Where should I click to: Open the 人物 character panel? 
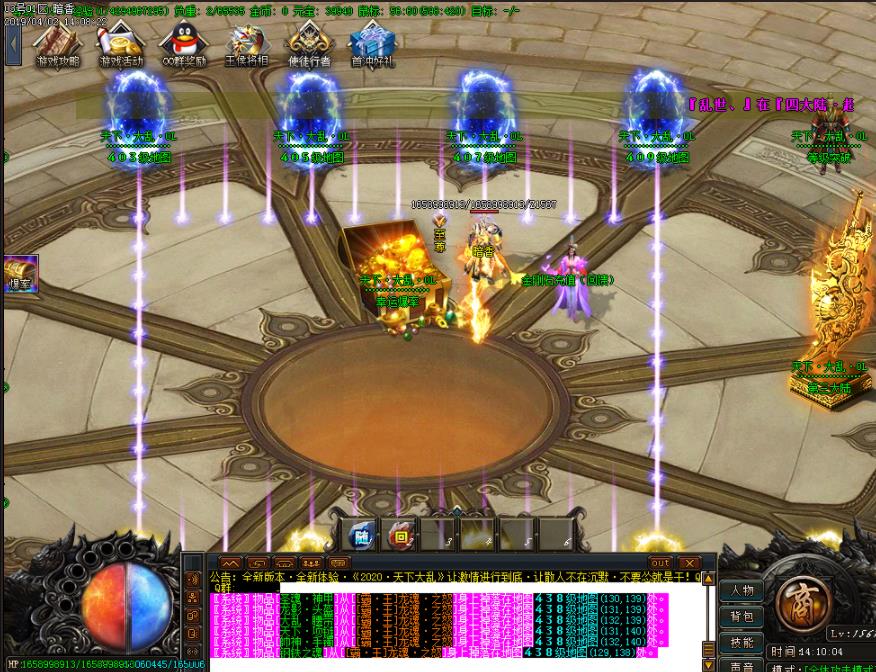(741, 590)
